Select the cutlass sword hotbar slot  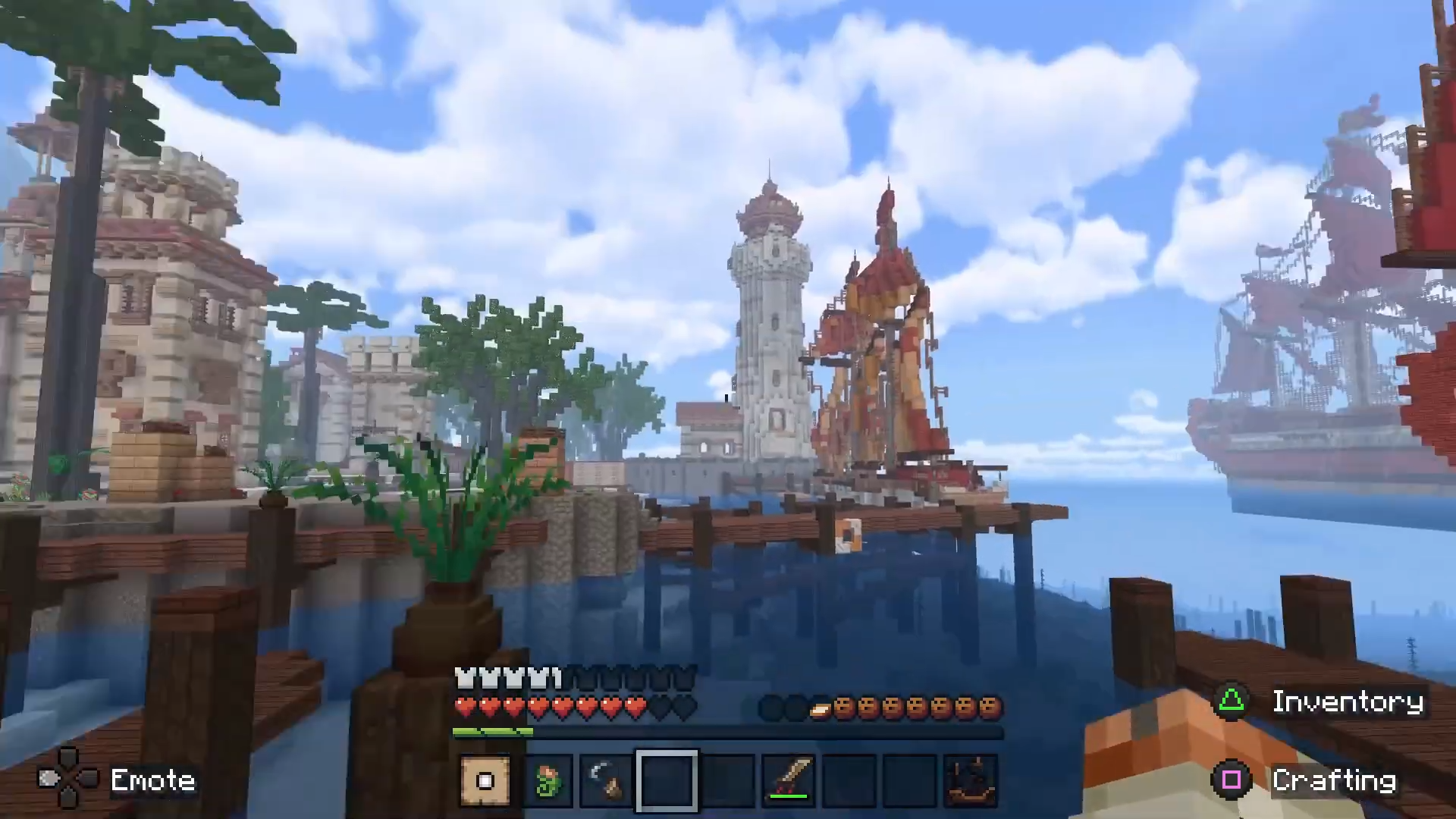(x=789, y=780)
